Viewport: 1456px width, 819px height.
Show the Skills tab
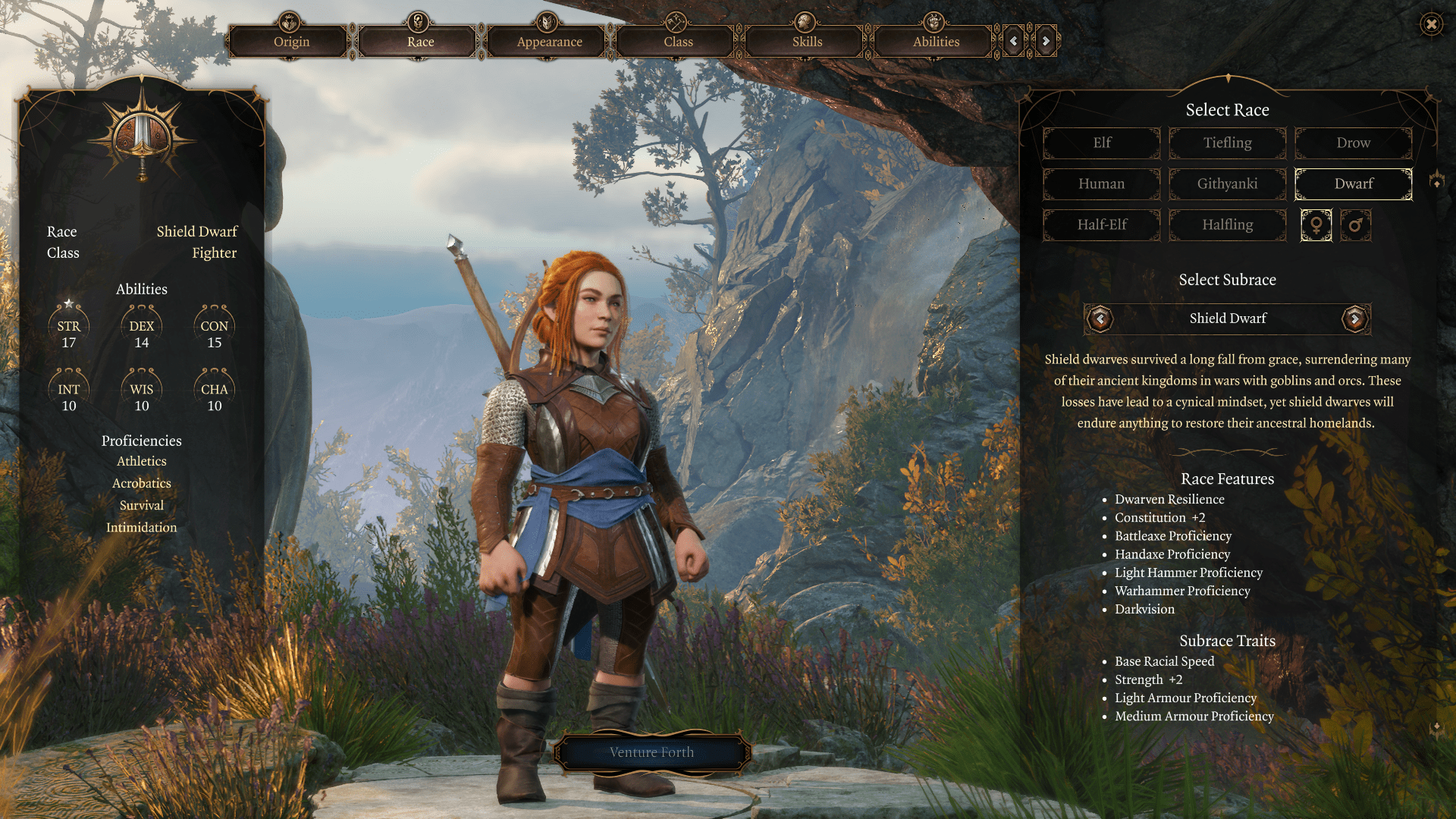tap(807, 42)
